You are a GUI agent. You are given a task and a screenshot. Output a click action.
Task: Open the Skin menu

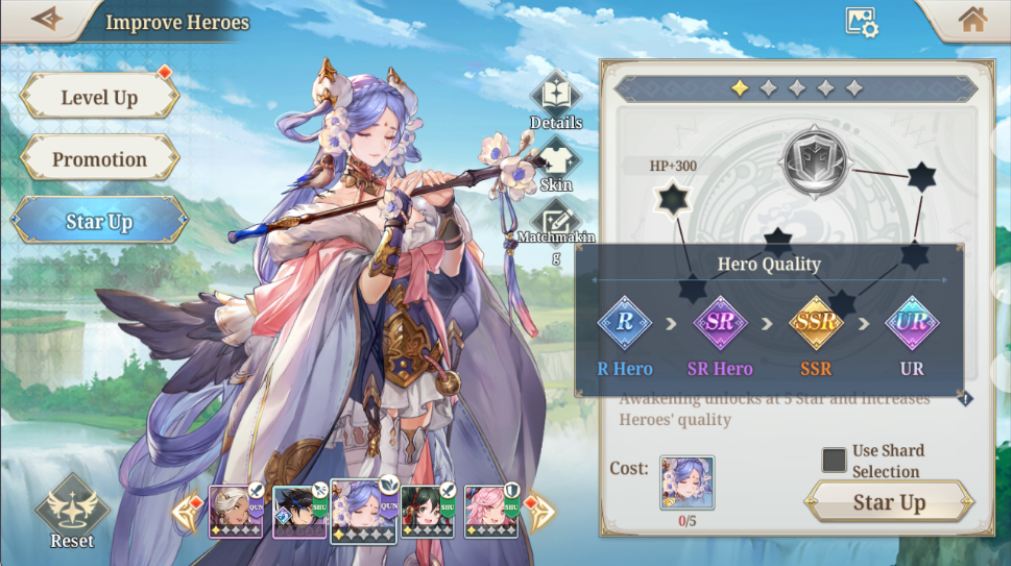(x=556, y=166)
